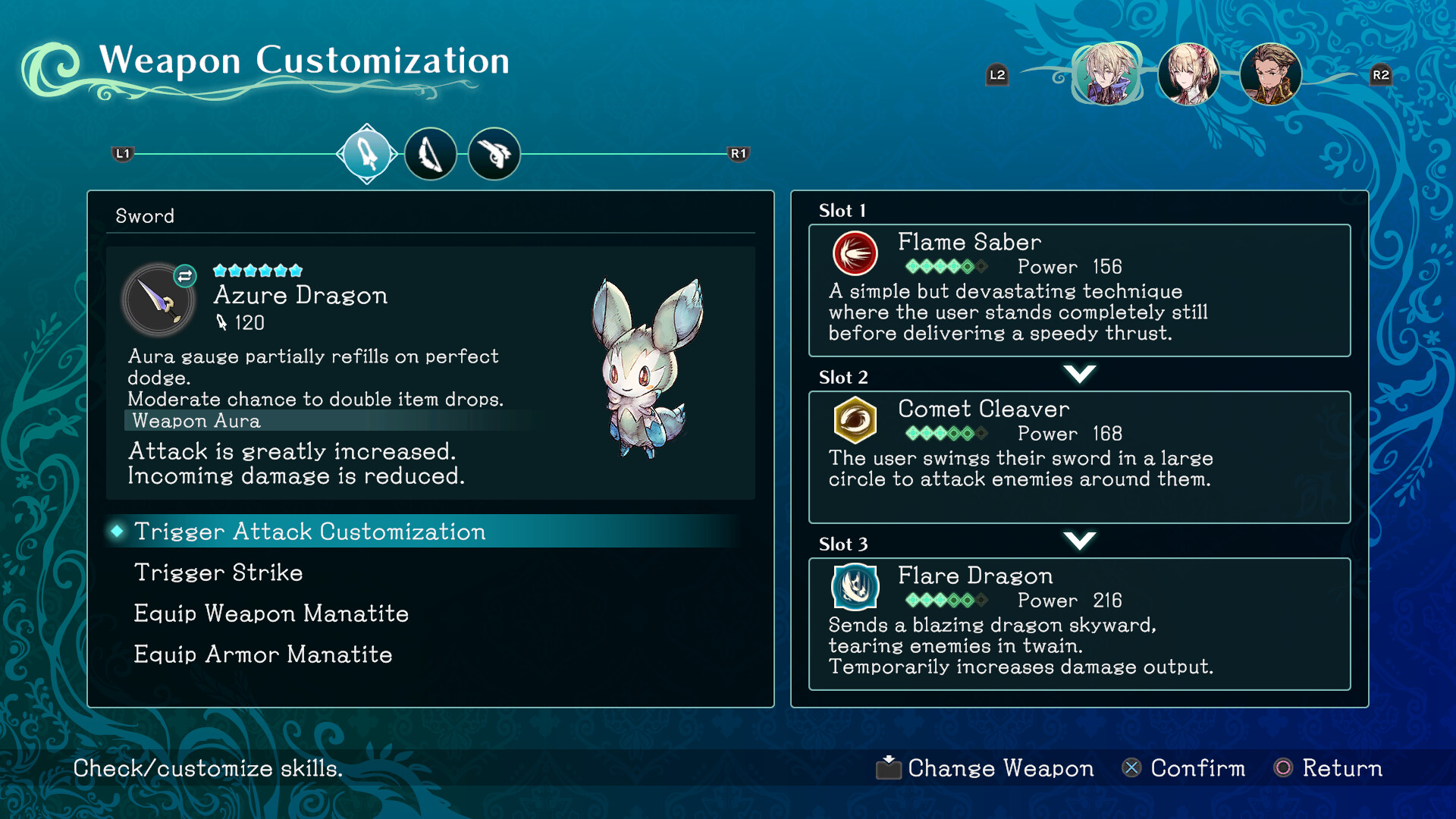Click Change Weapon at the bottom

pyautogui.click(x=999, y=768)
